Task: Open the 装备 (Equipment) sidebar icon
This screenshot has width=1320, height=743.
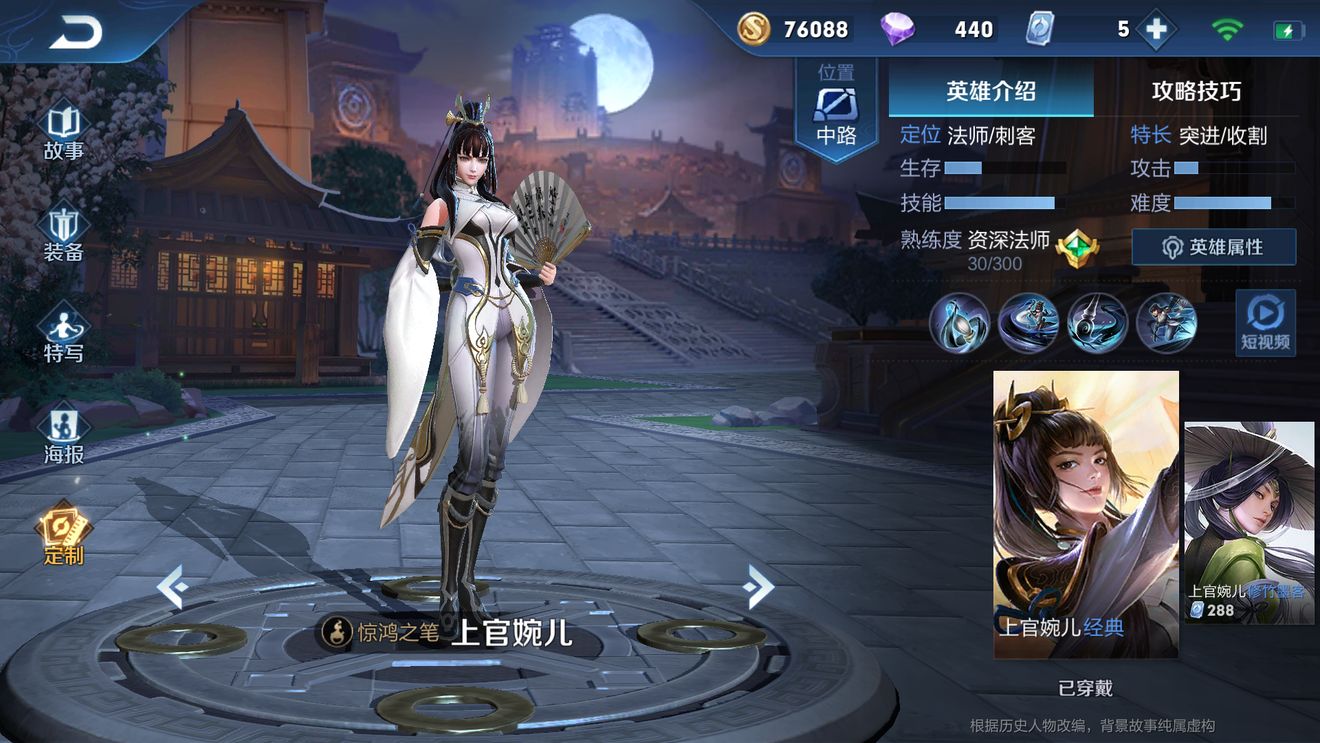Action: coord(63,232)
